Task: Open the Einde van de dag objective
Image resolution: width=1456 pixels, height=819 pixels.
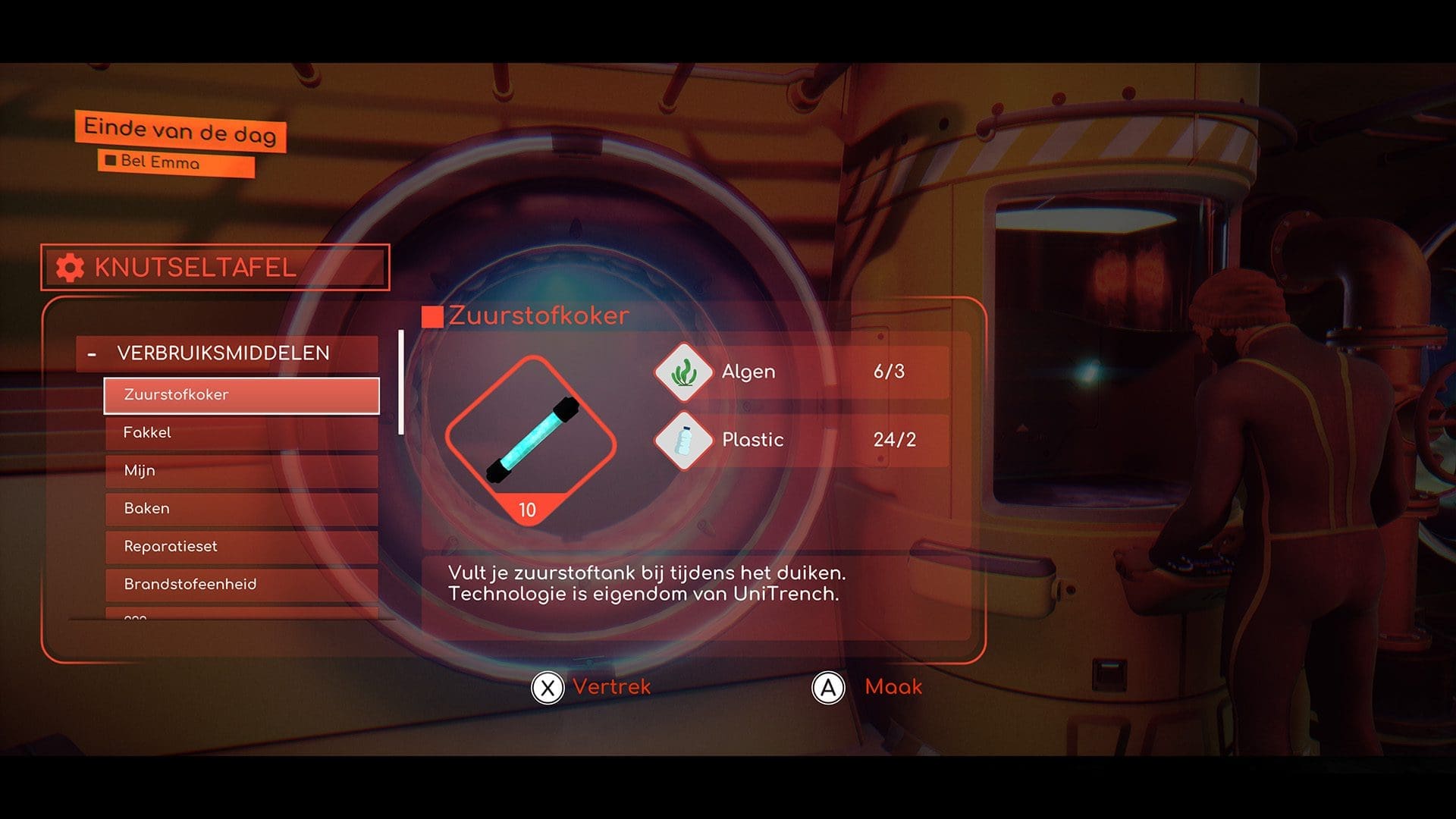Action: click(x=180, y=132)
